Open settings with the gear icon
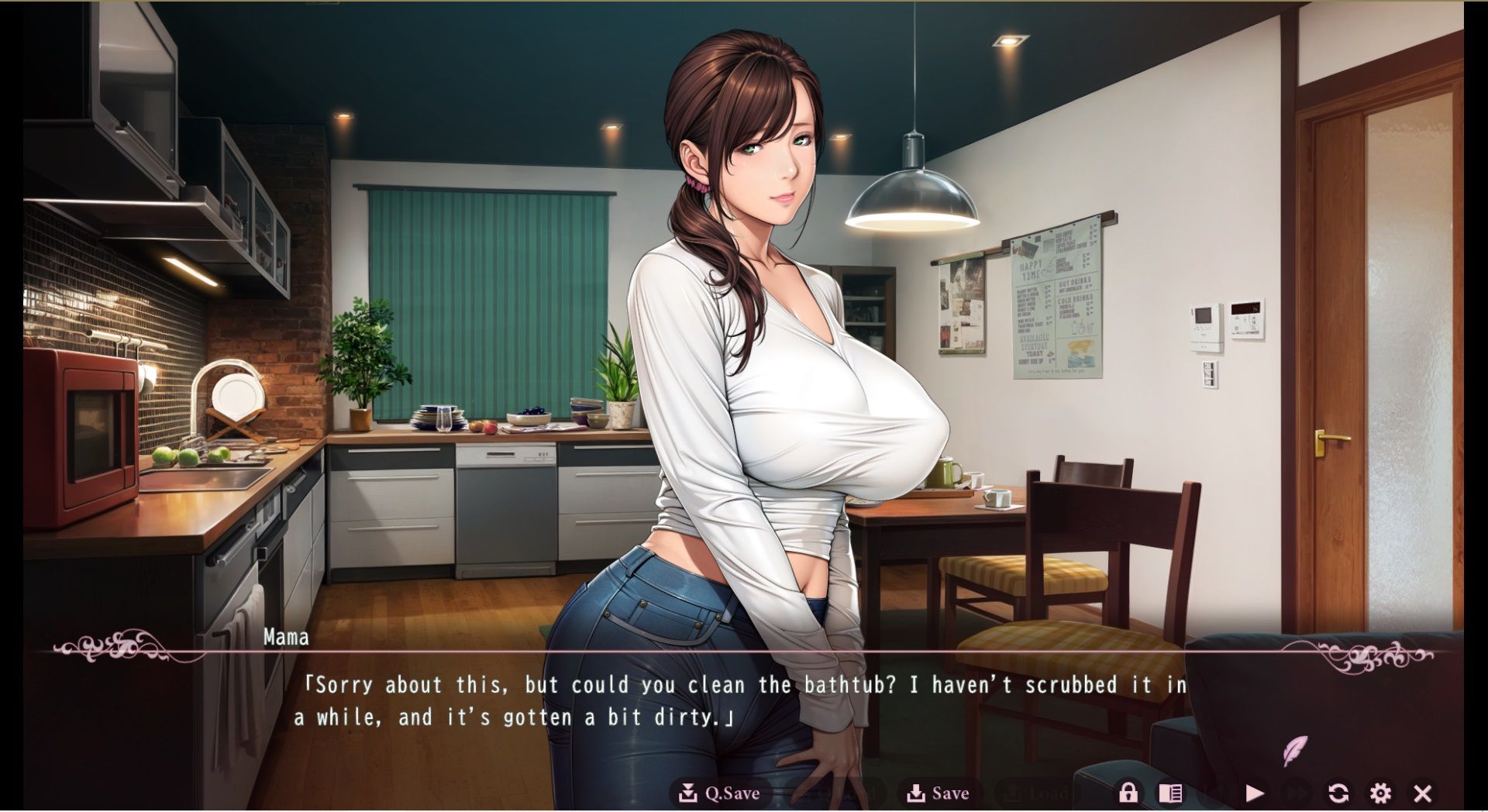 click(1380, 793)
